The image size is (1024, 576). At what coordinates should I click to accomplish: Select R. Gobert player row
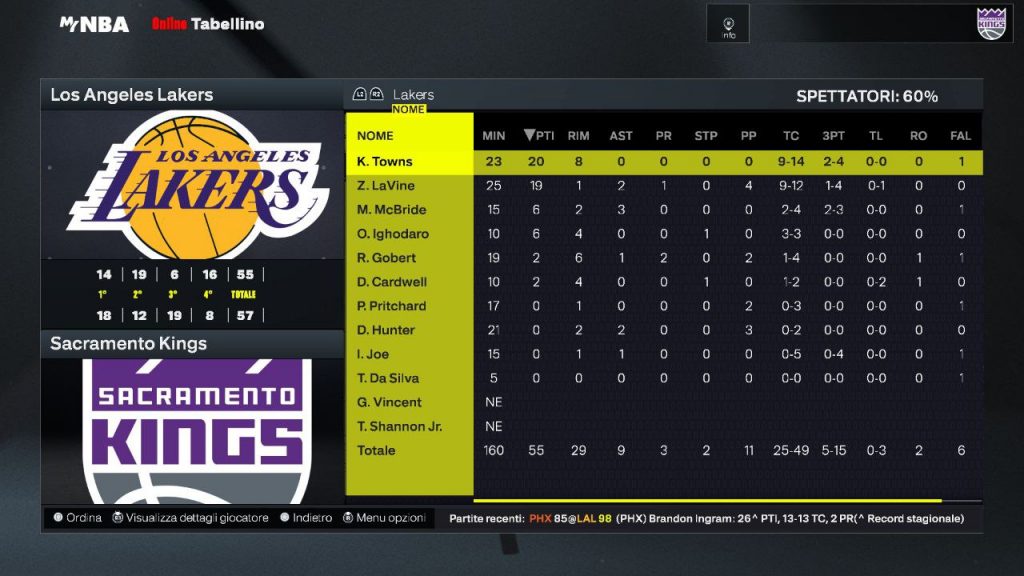point(385,258)
